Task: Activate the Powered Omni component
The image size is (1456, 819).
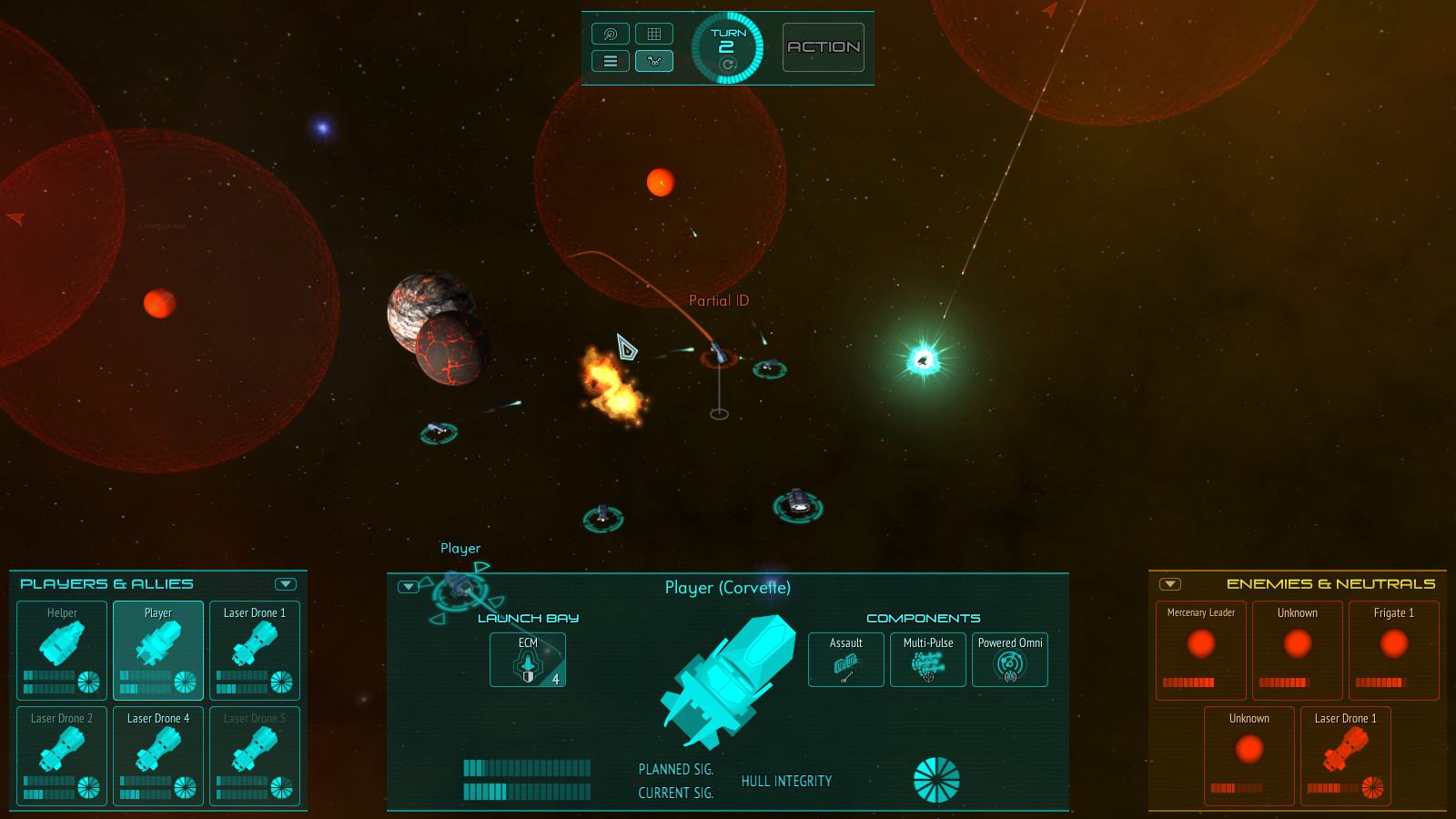Action: [x=1010, y=660]
